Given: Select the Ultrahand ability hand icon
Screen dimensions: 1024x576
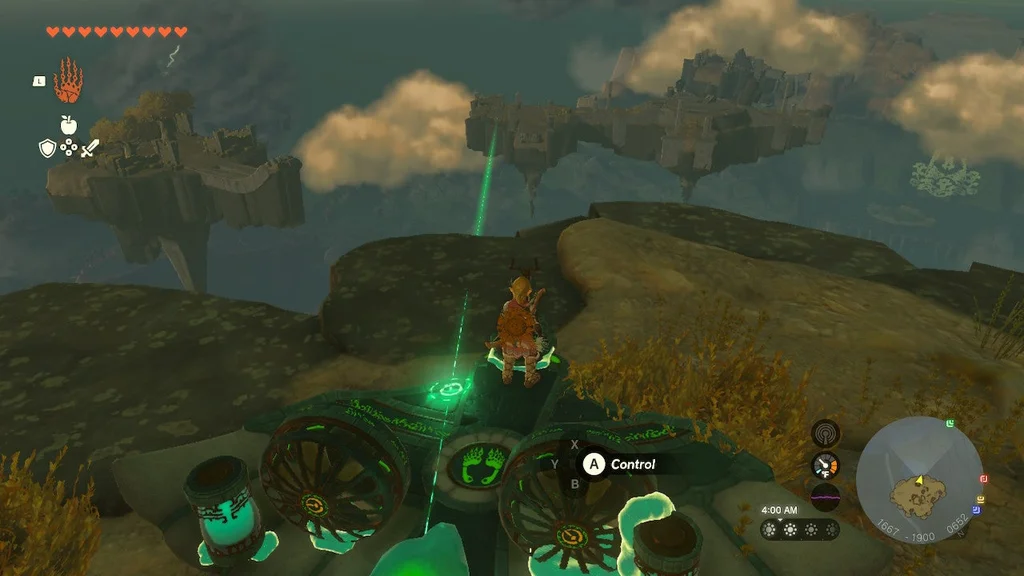Looking at the screenshot, I should [x=68, y=81].
